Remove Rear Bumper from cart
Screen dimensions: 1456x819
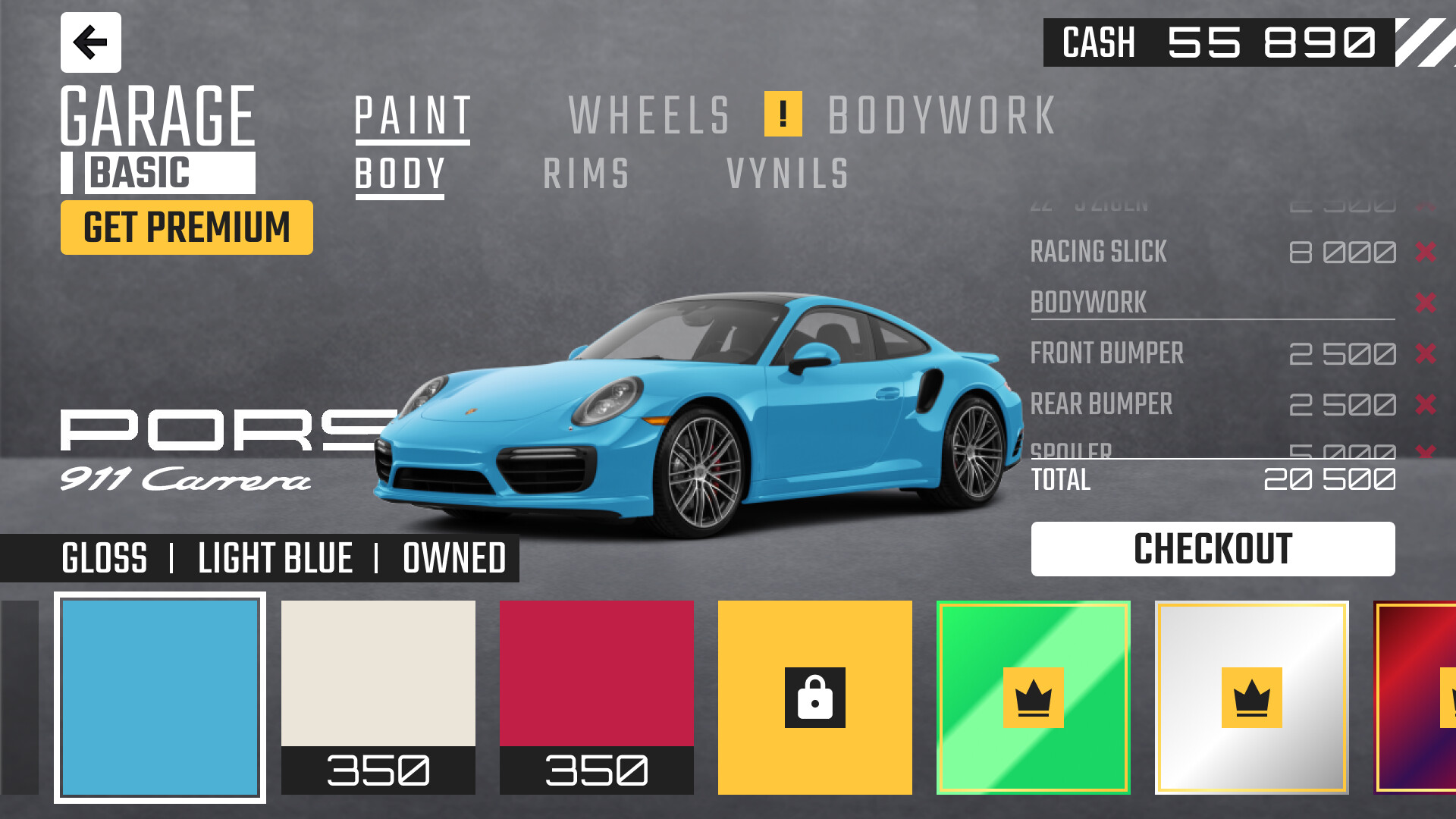pos(1425,404)
